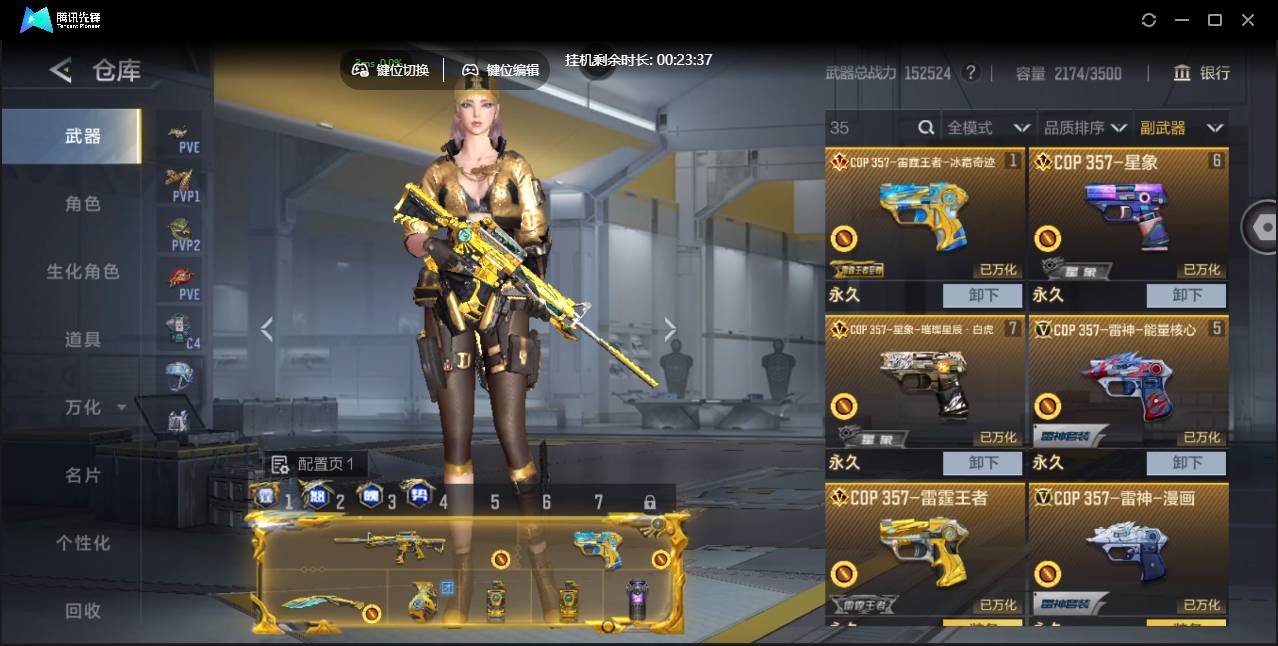This screenshot has height=646, width=1278.
Task: Open the 生化角色 category
Action: coord(83,272)
